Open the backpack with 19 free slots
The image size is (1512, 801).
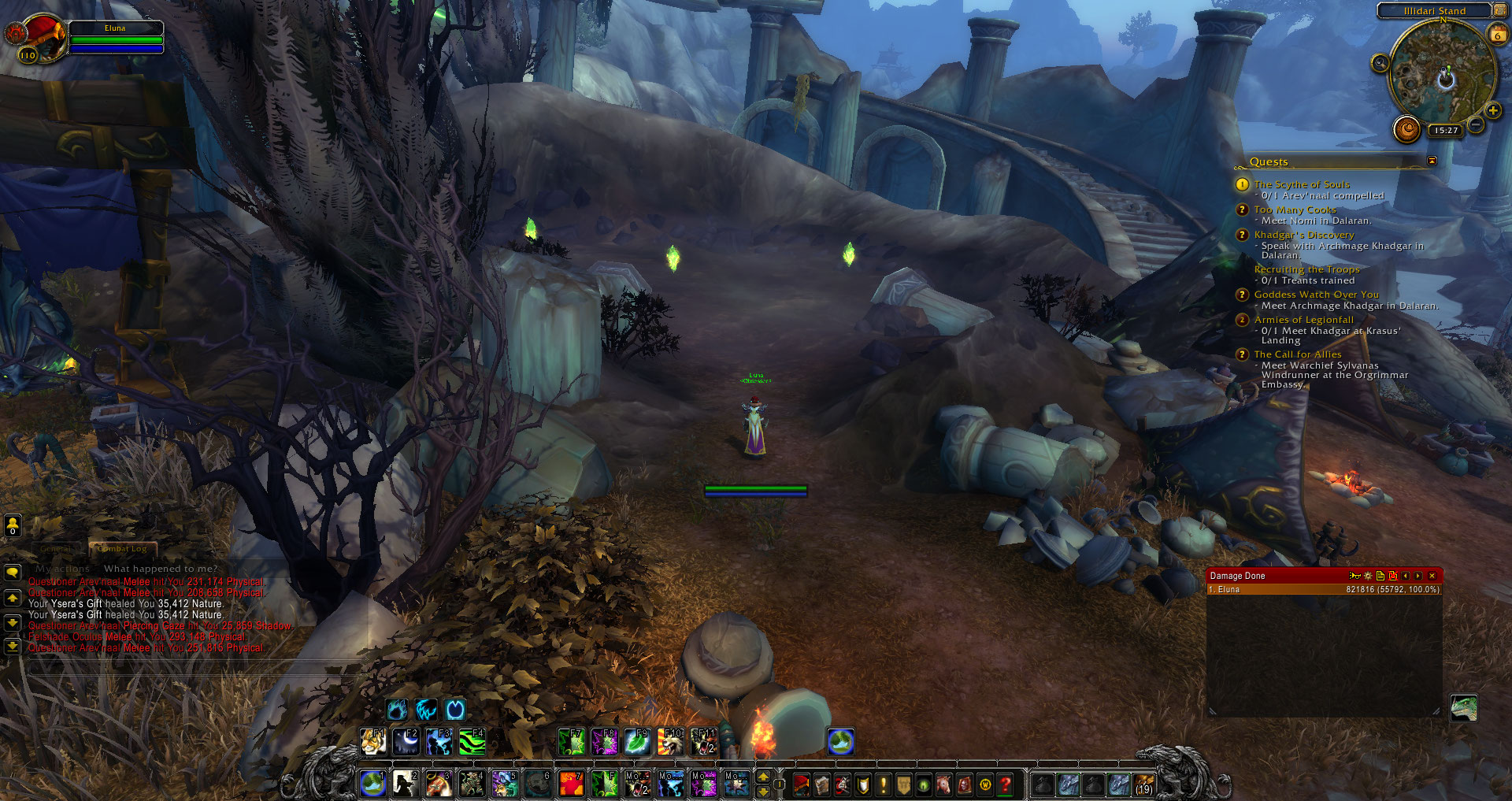coord(1143,784)
